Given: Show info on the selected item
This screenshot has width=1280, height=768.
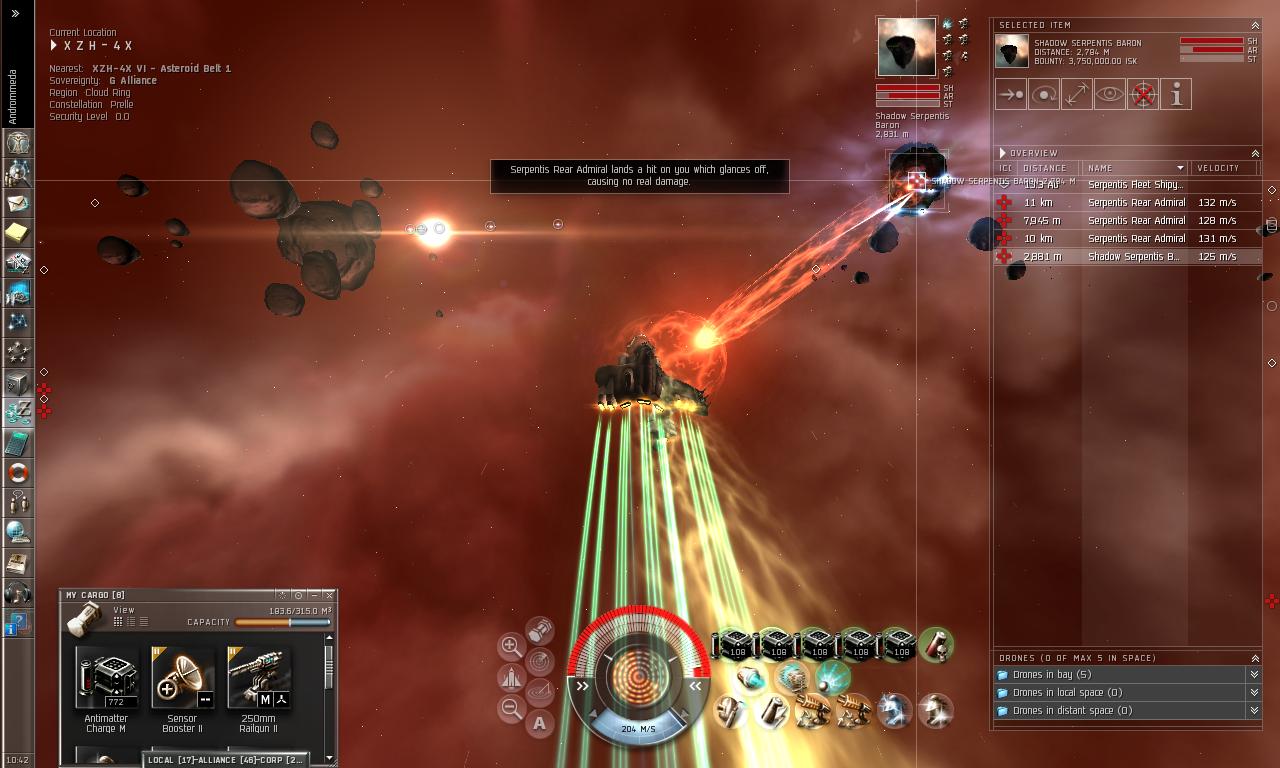Looking at the screenshot, I should click(1176, 94).
